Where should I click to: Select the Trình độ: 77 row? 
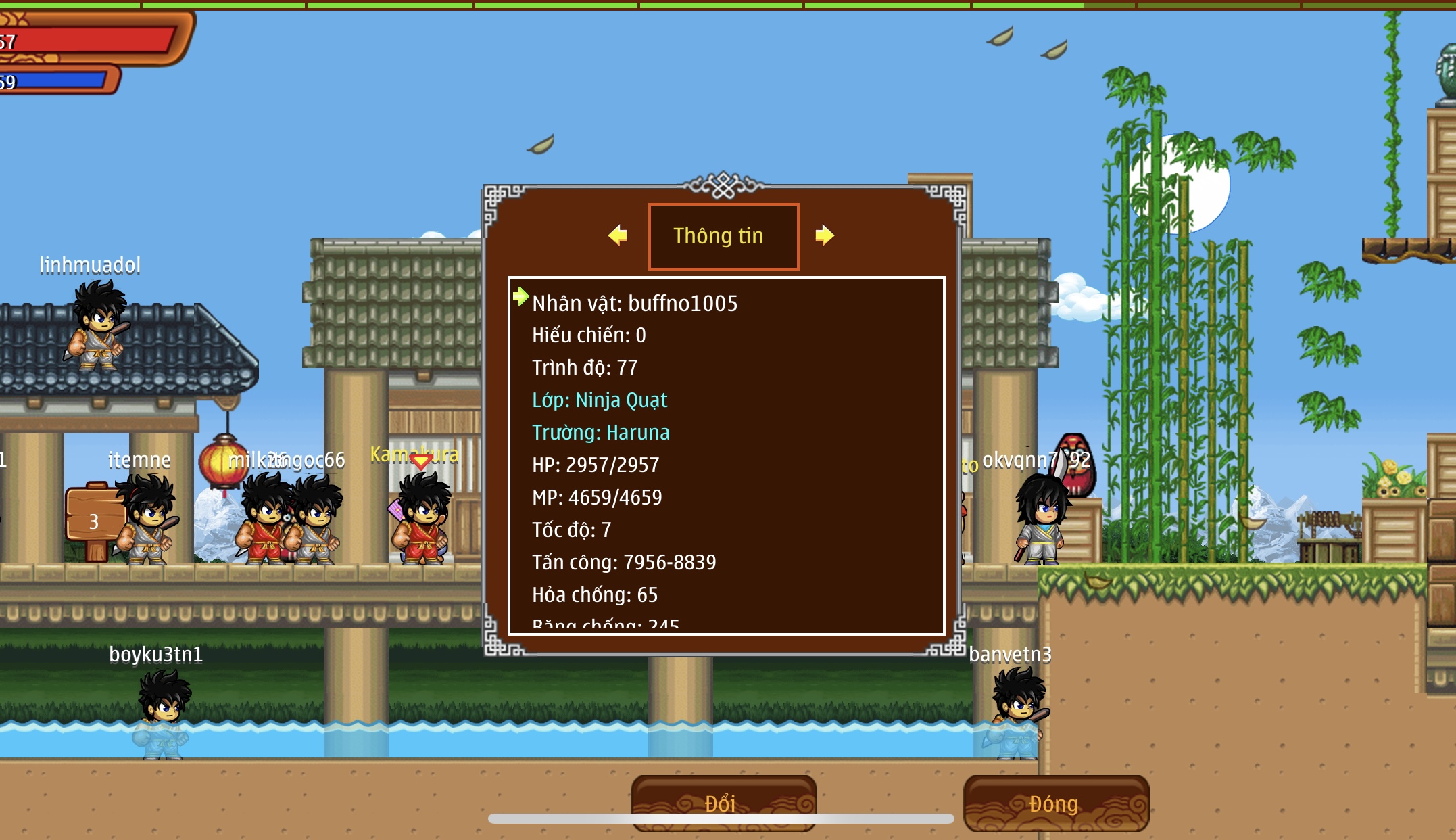pyautogui.click(x=585, y=368)
